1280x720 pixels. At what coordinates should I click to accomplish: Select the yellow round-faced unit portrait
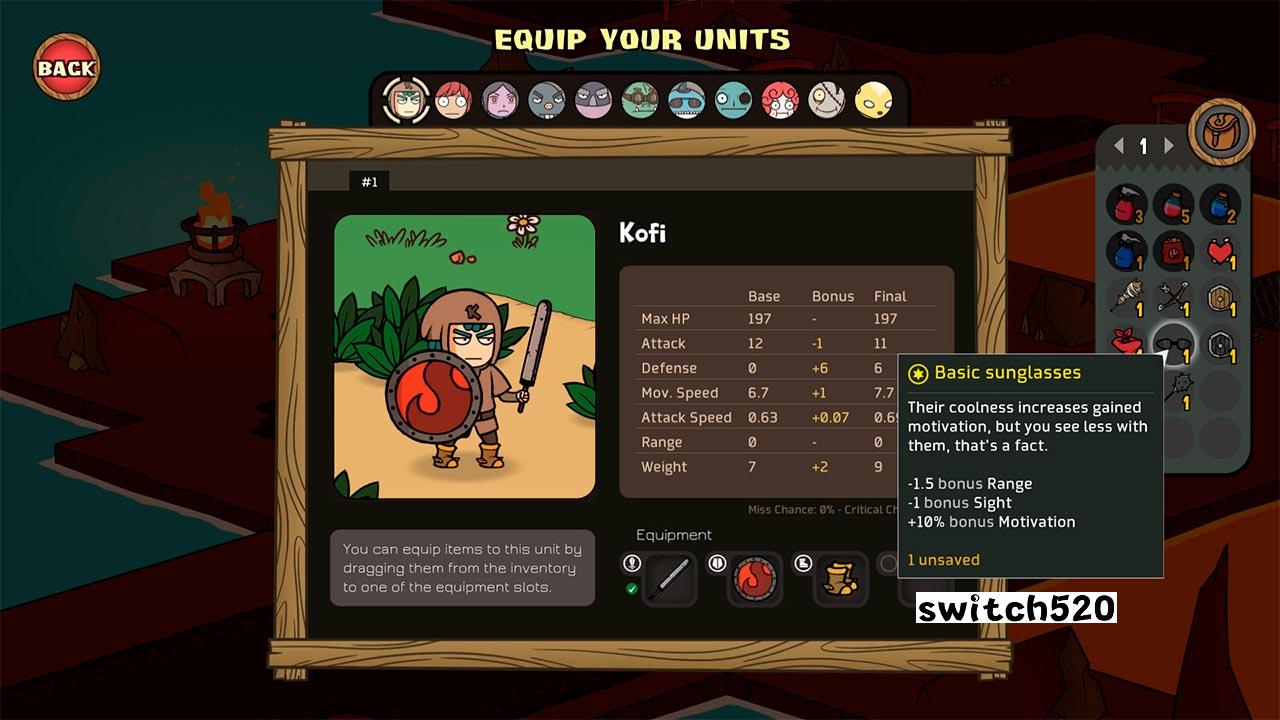[x=873, y=100]
